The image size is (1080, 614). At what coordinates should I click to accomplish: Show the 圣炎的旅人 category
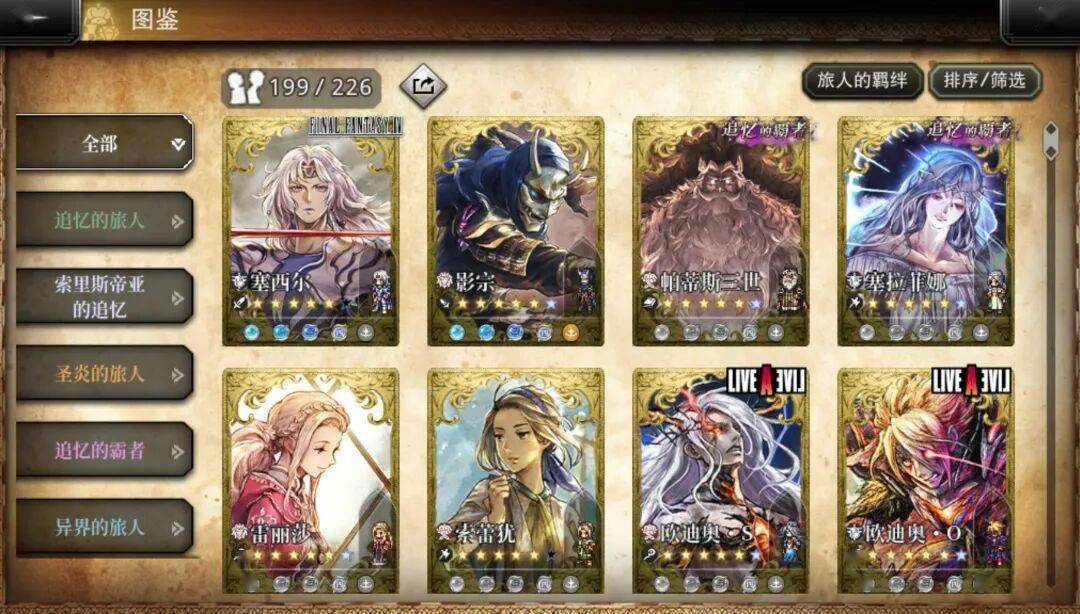click(x=104, y=374)
